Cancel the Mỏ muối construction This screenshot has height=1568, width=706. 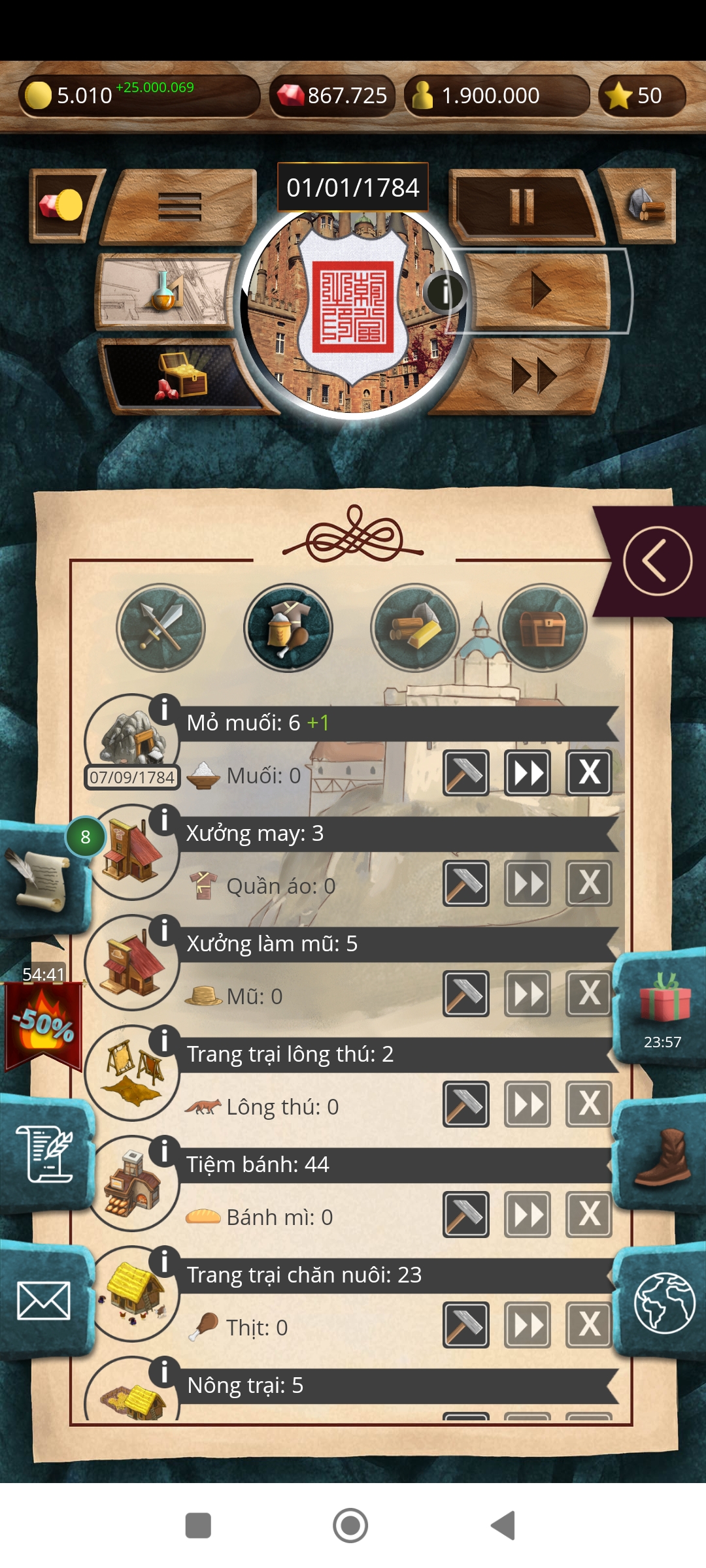tap(589, 773)
